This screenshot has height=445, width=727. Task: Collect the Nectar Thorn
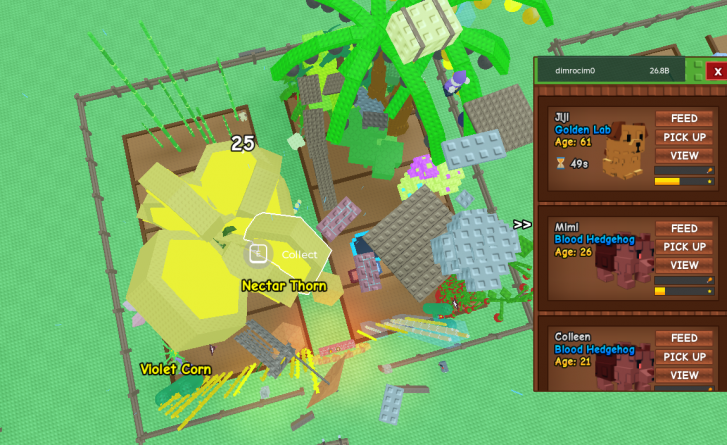click(x=288, y=254)
